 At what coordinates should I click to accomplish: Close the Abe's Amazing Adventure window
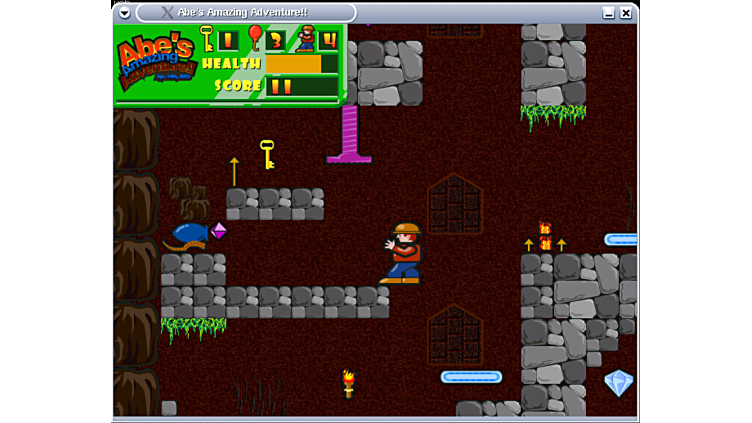626,13
